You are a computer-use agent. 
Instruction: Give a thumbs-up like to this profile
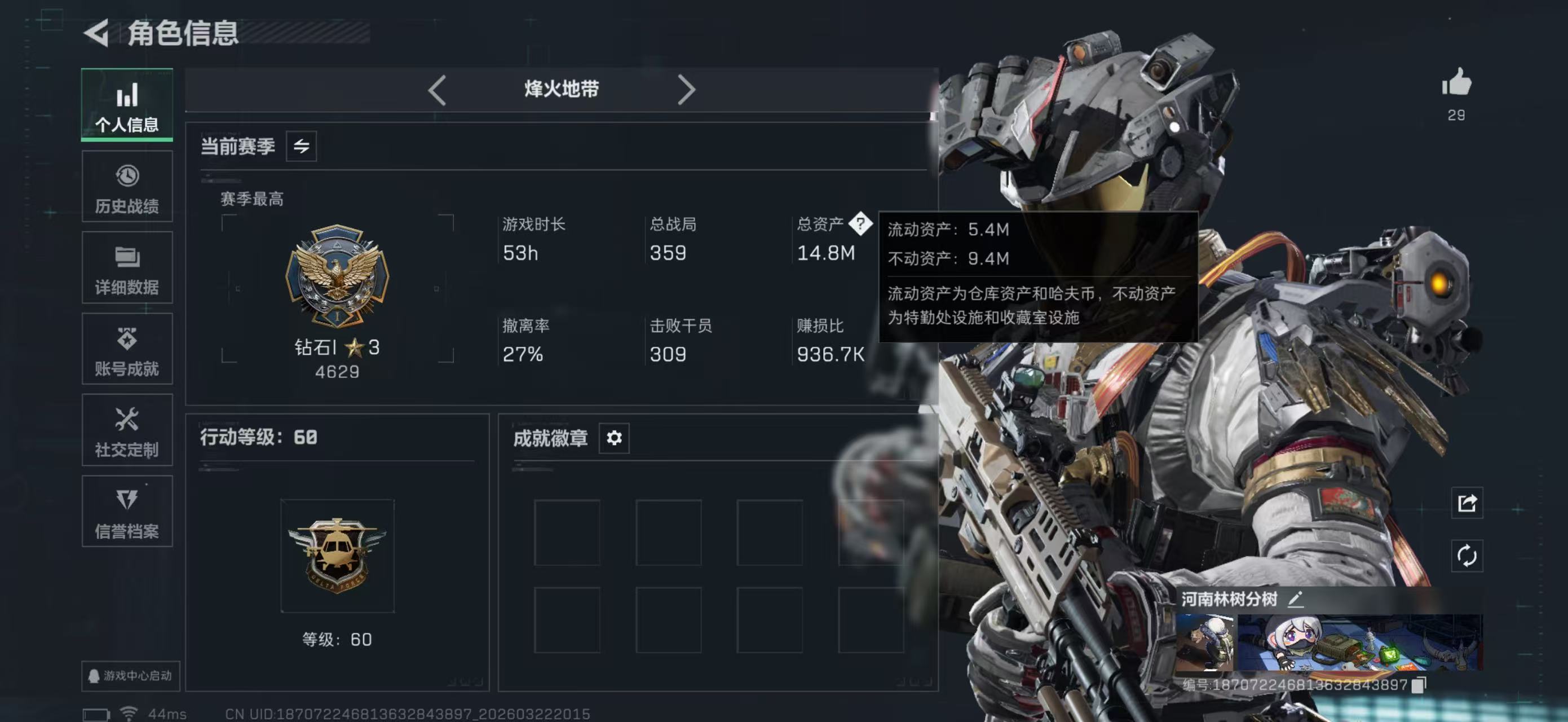(1456, 83)
